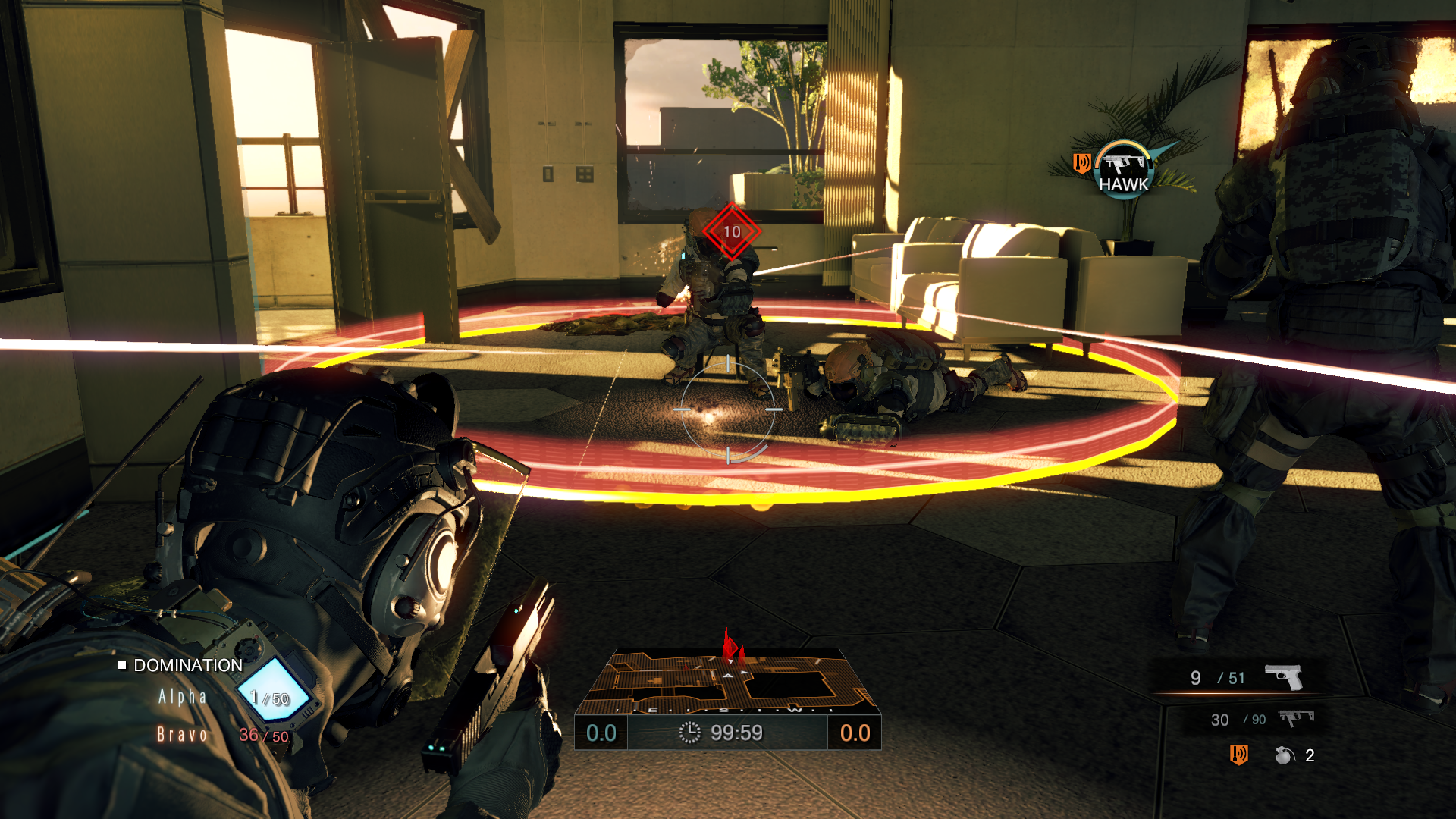Click the red enemy marker showing 10

point(730,232)
